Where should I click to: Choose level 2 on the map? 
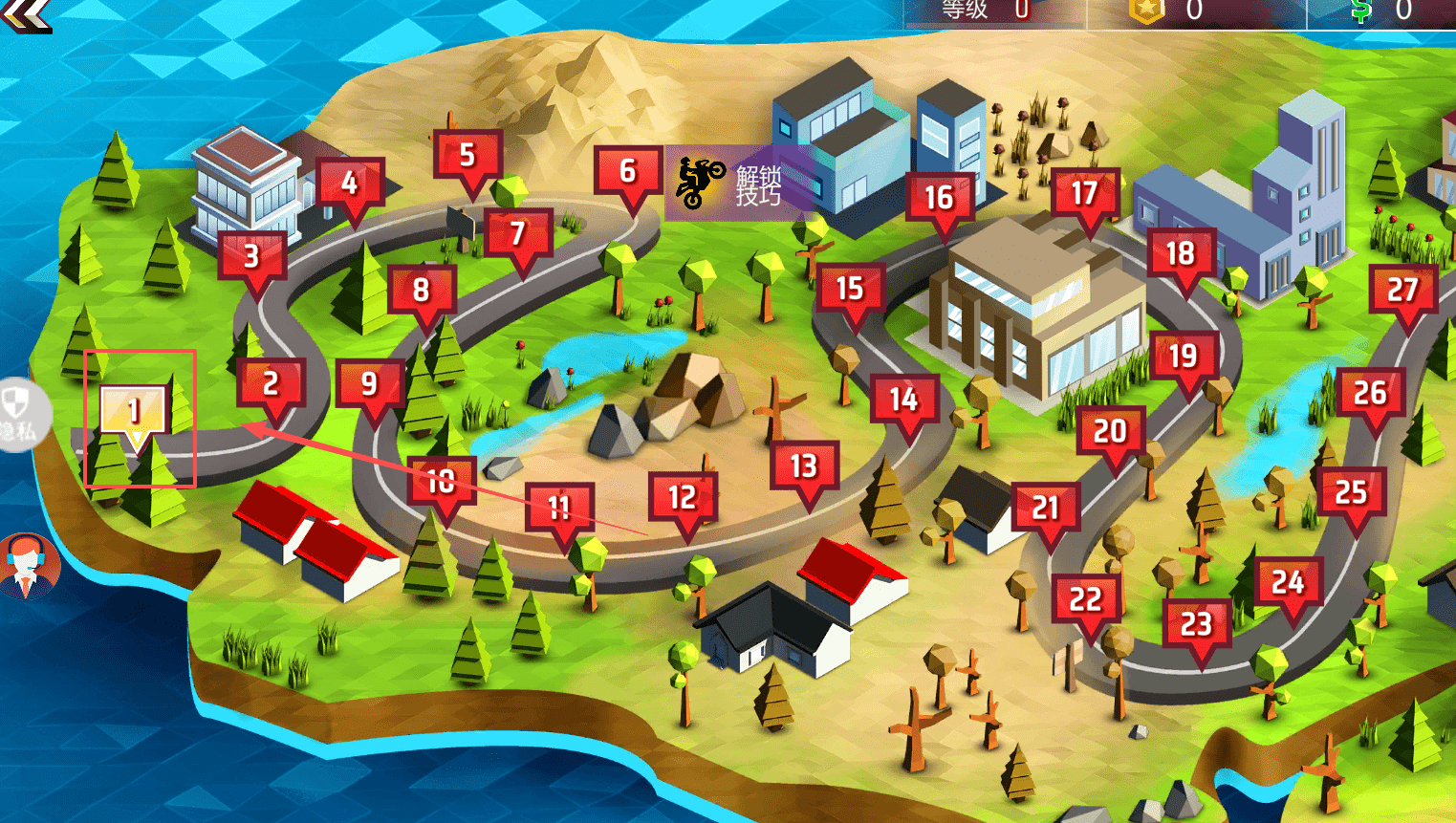tap(271, 384)
